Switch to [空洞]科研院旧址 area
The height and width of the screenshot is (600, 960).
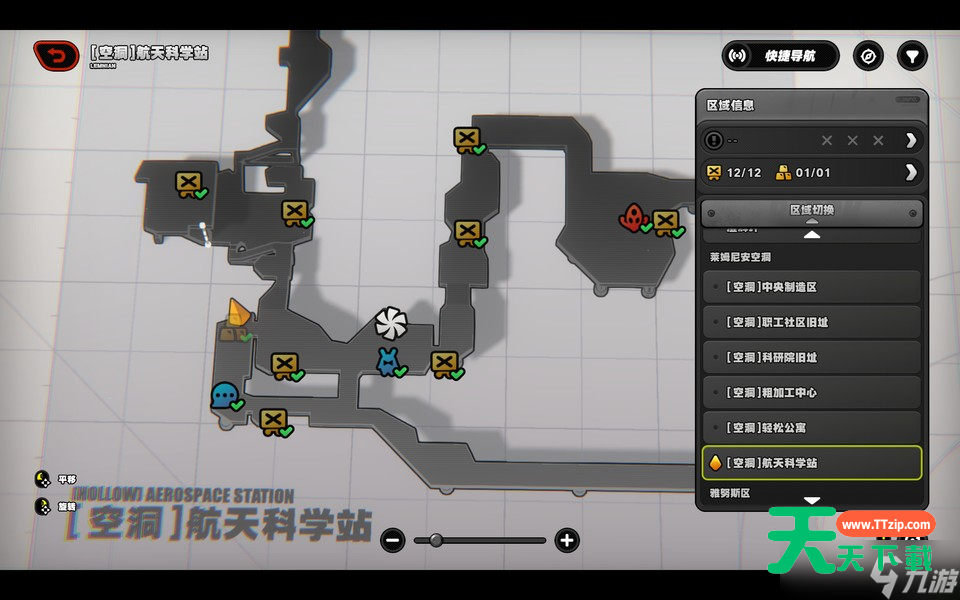[x=811, y=357]
